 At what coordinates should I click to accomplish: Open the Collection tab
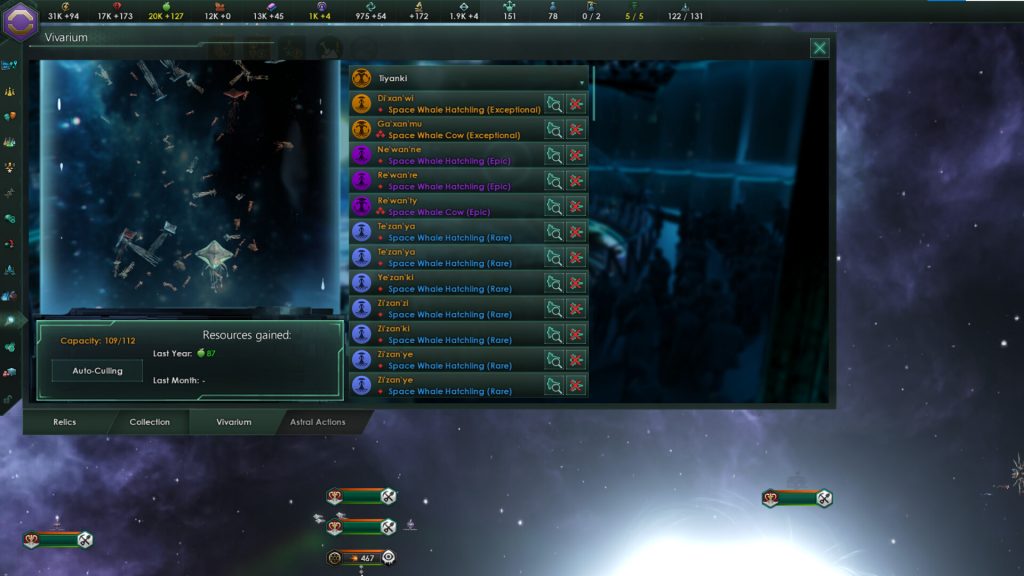(x=149, y=422)
